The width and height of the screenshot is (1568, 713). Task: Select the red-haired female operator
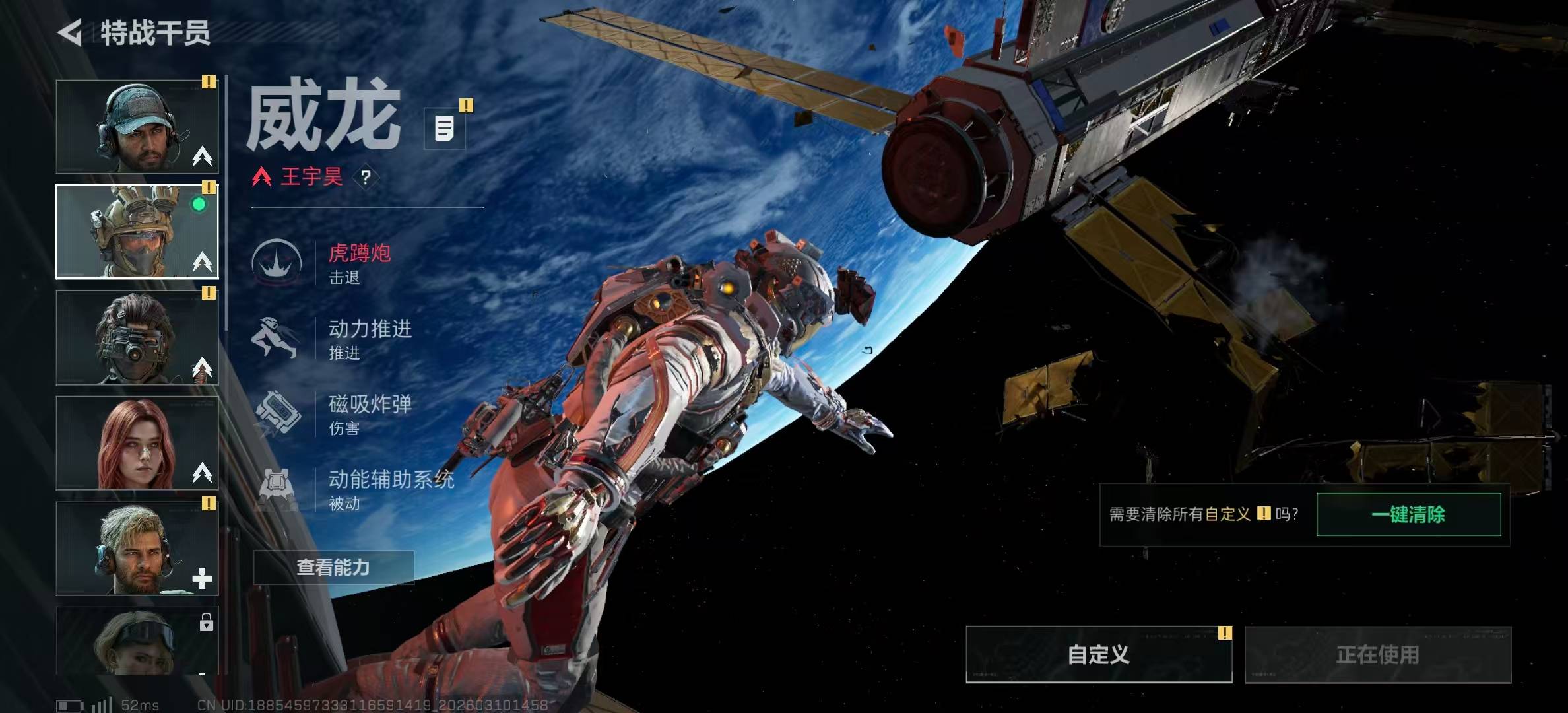pyautogui.click(x=137, y=443)
